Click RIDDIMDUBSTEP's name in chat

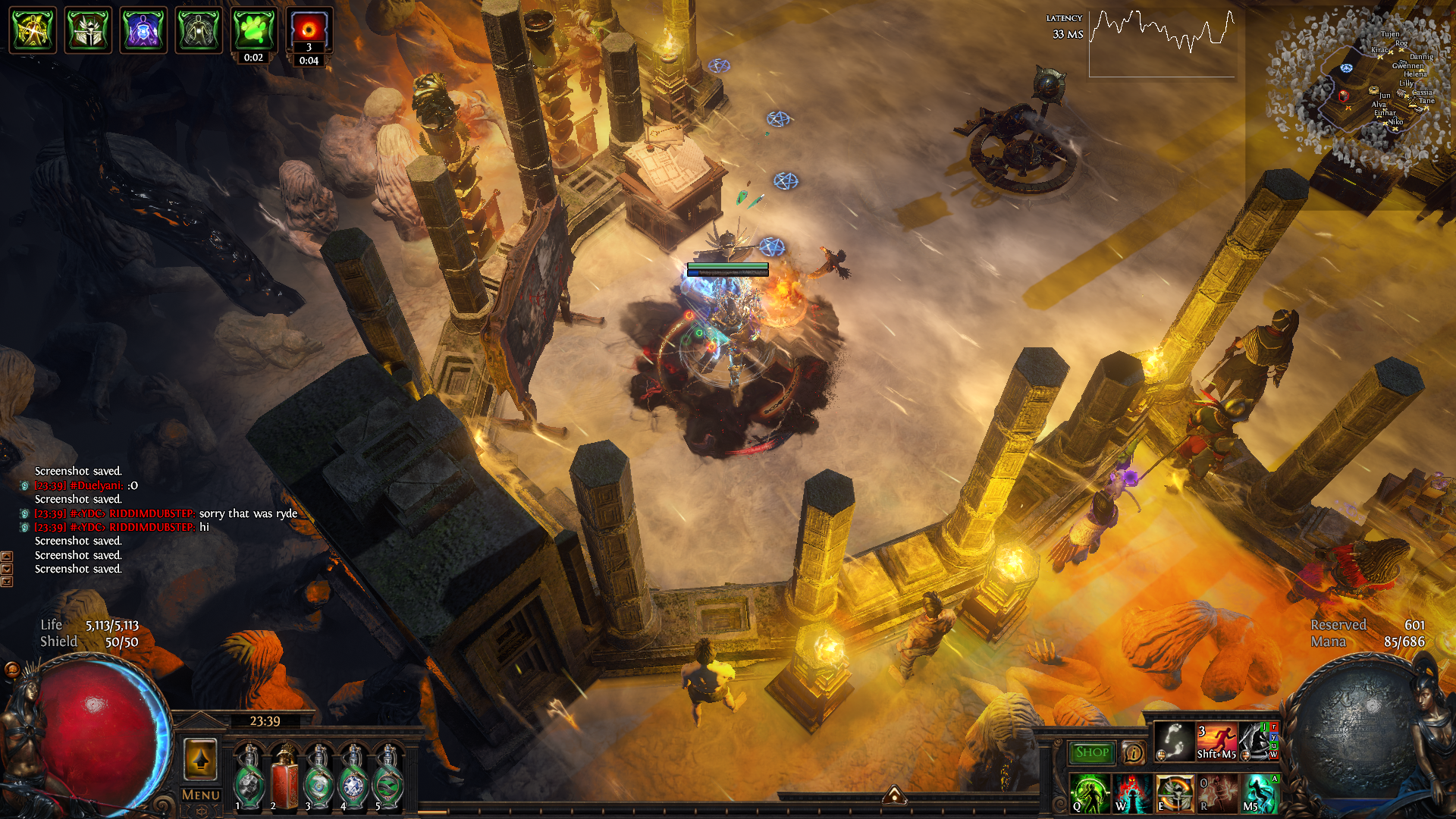151,513
